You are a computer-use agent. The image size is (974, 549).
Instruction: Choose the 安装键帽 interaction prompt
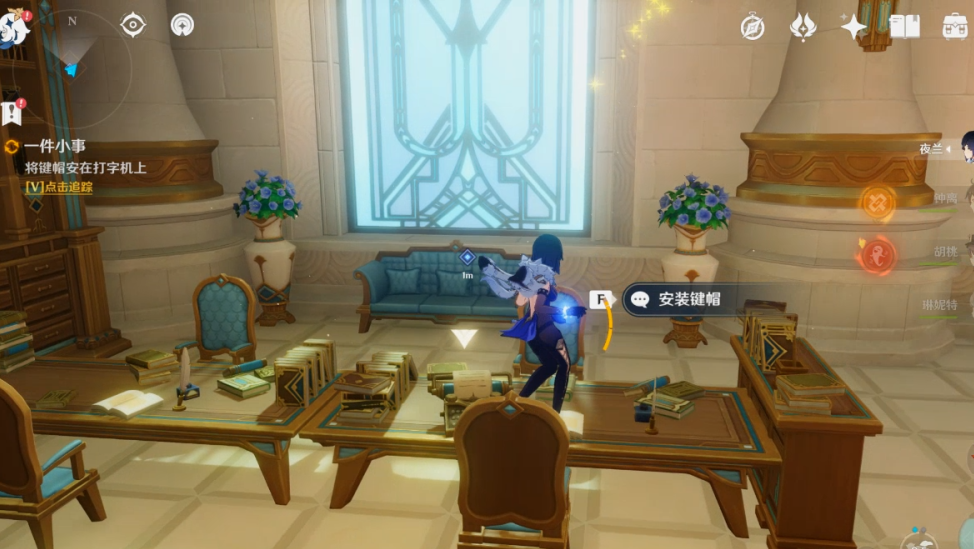688,299
